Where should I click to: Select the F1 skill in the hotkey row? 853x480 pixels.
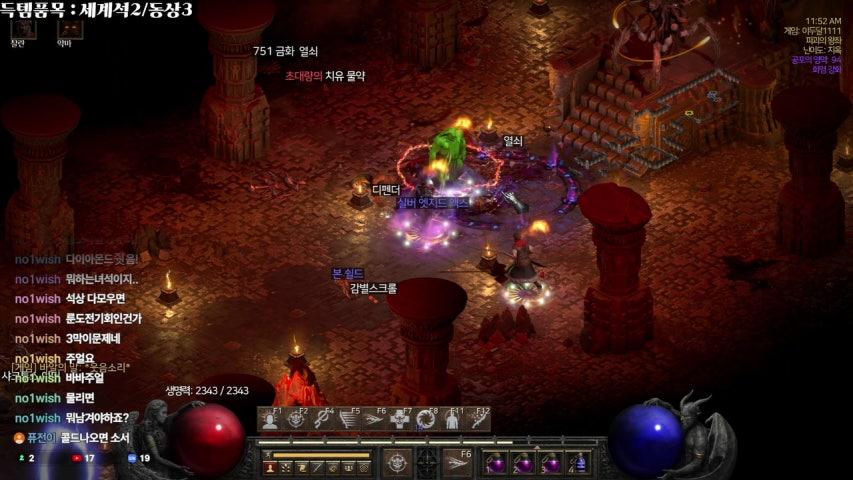(x=271, y=419)
